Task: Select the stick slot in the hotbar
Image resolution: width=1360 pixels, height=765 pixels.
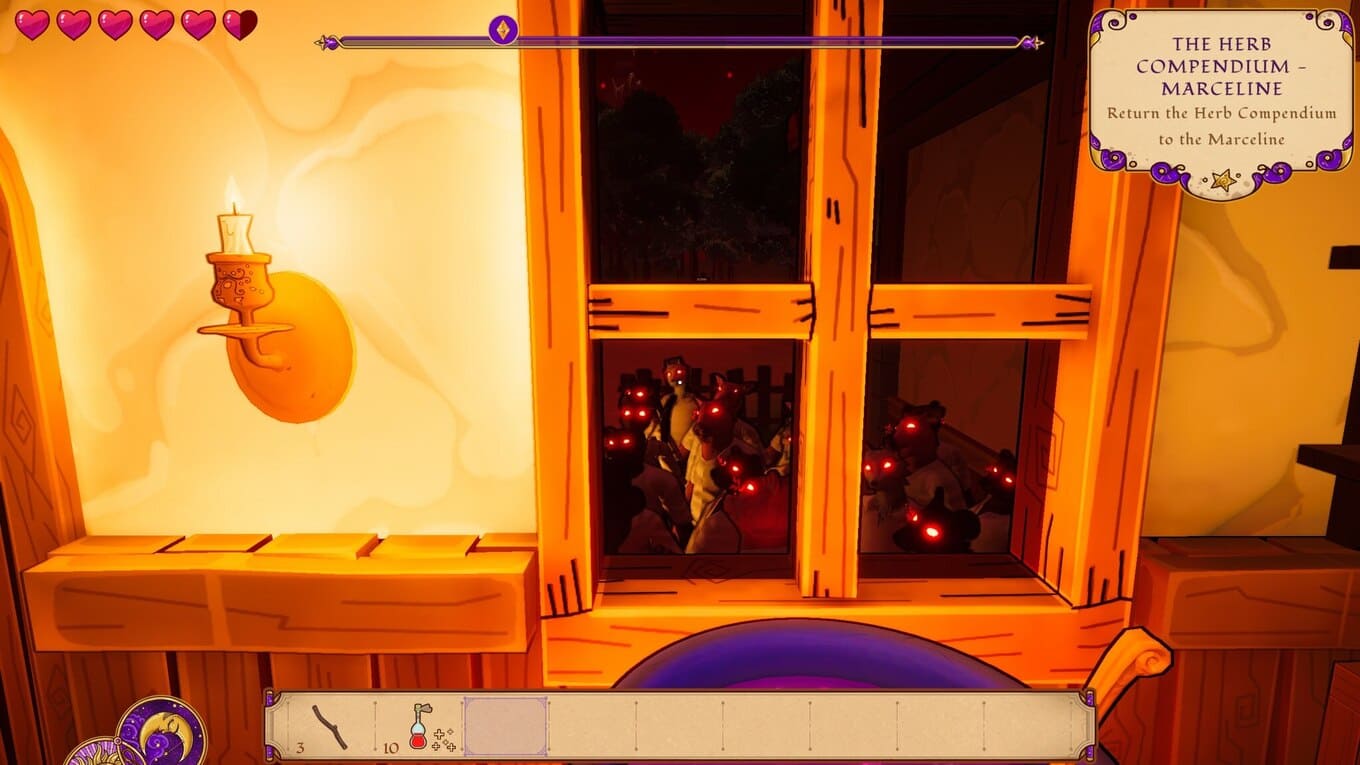Action: coord(330,727)
